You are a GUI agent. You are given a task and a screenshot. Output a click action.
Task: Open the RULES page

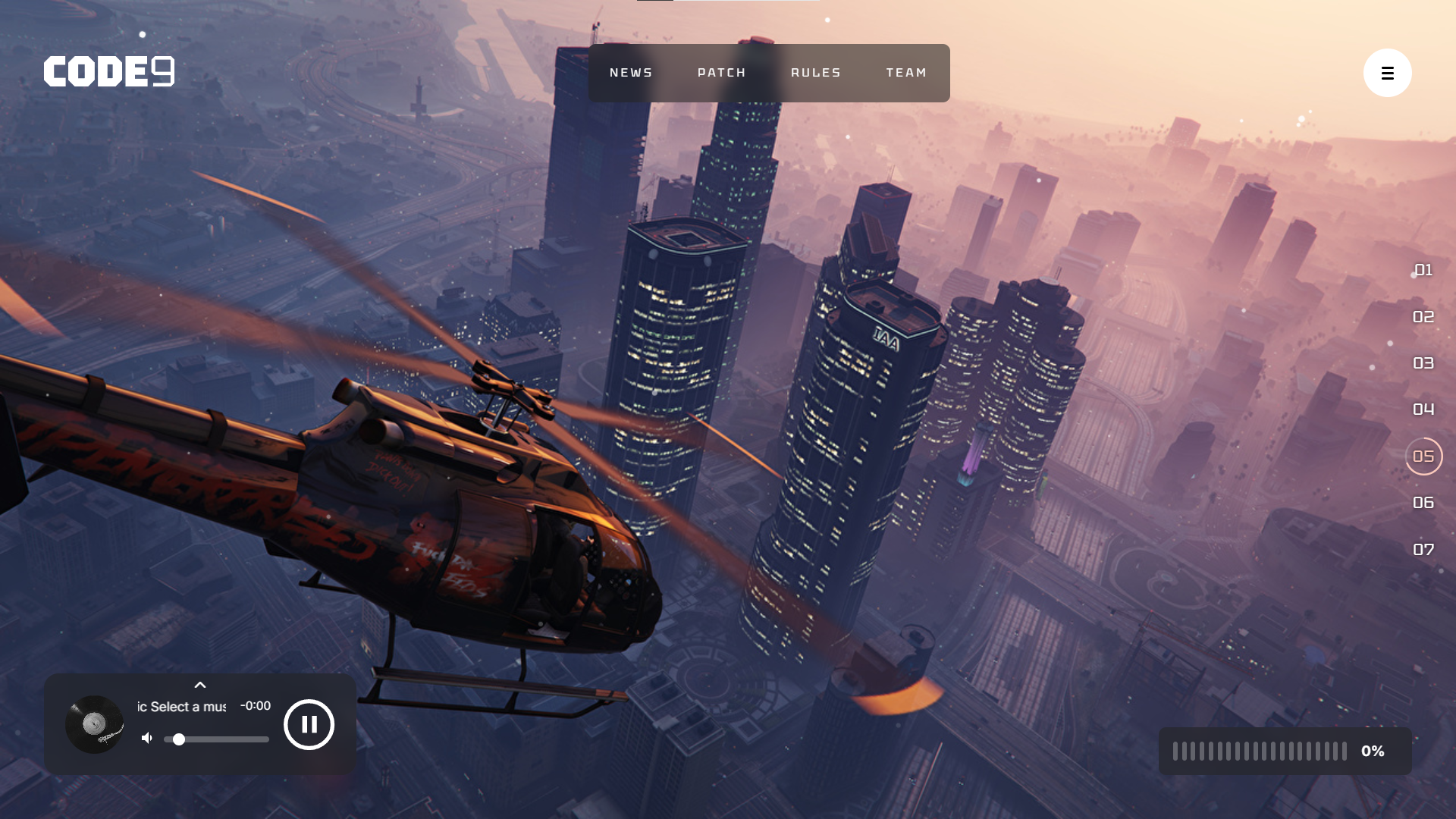coord(815,72)
